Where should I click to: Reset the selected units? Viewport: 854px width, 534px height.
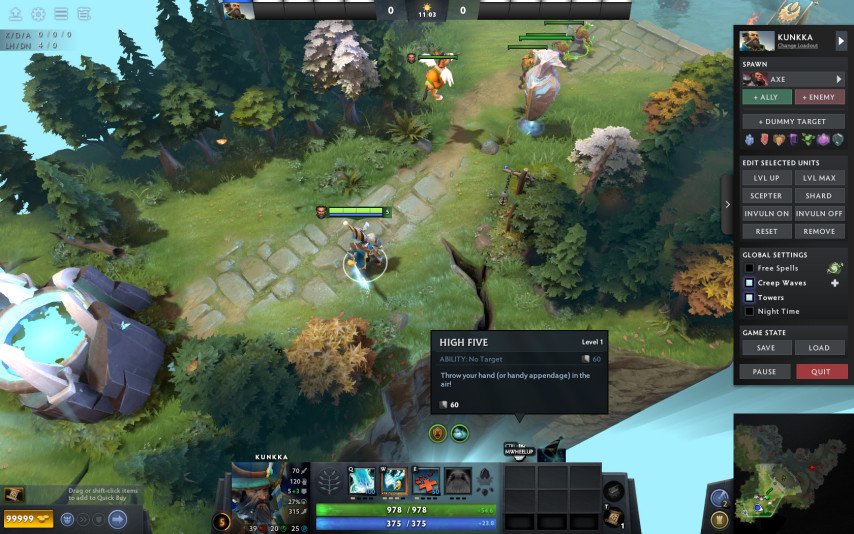click(x=766, y=231)
